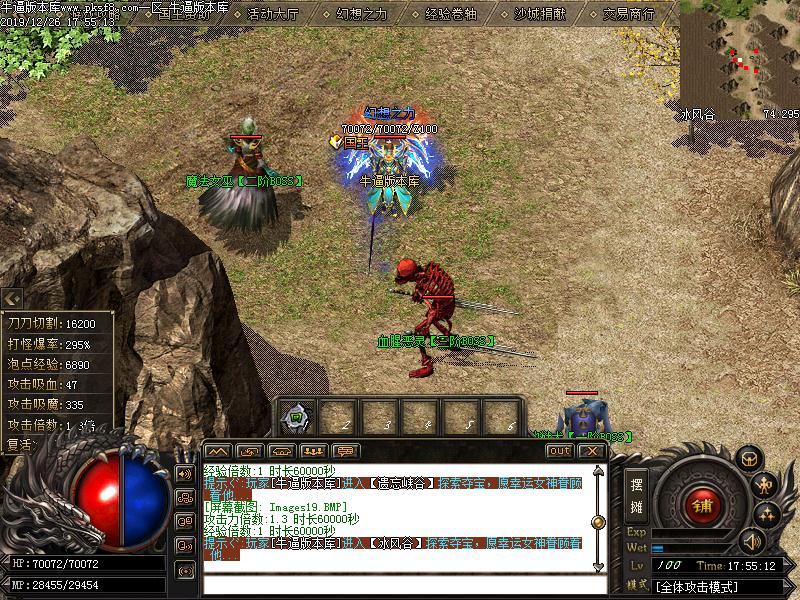Open the 活动大厅 activity hall menu
This screenshot has width=800, height=600.
273,14
